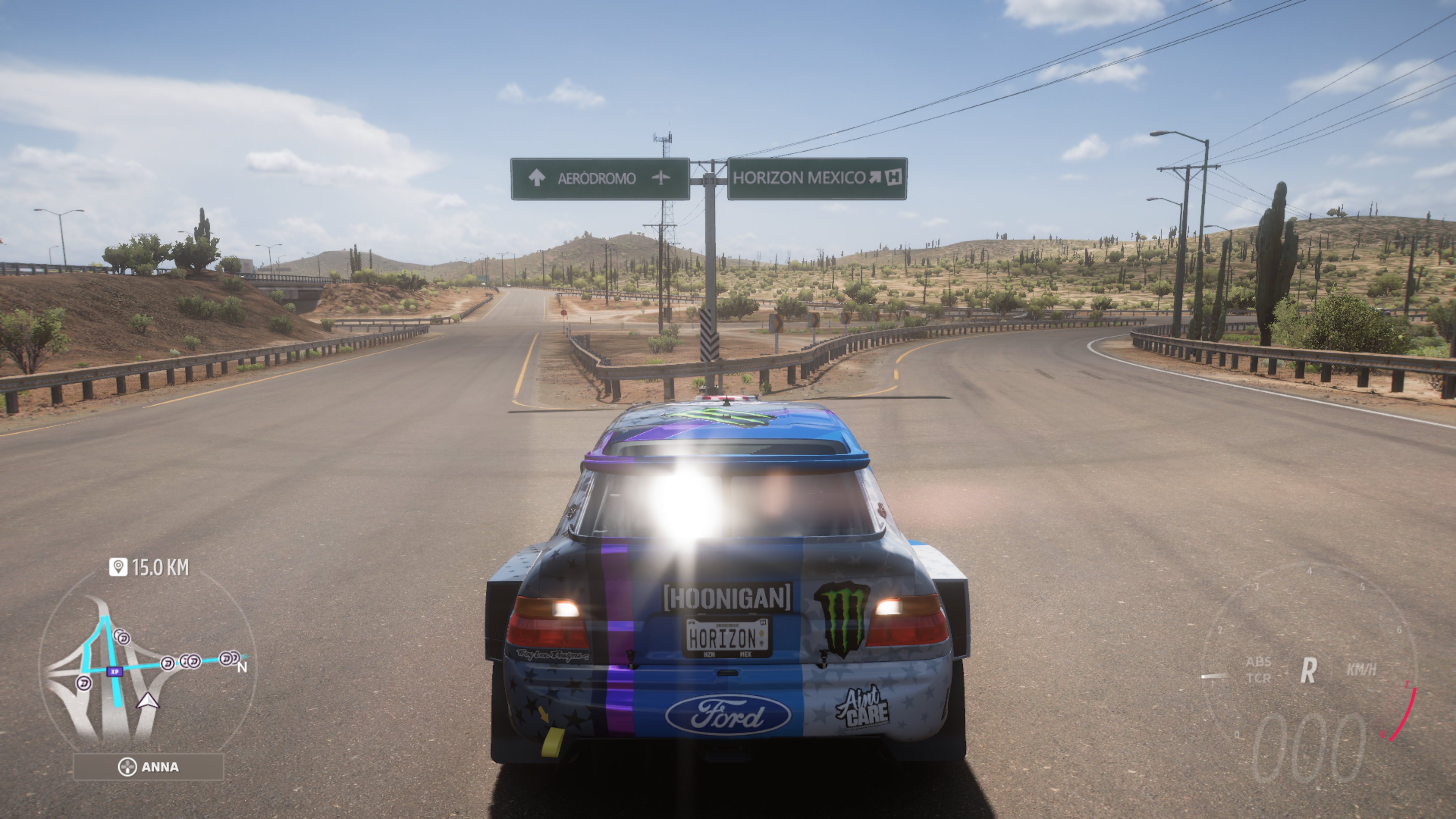Open the ANNA assistant panel
The height and width of the screenshot is (819, 1456).
tap(149, 767)
